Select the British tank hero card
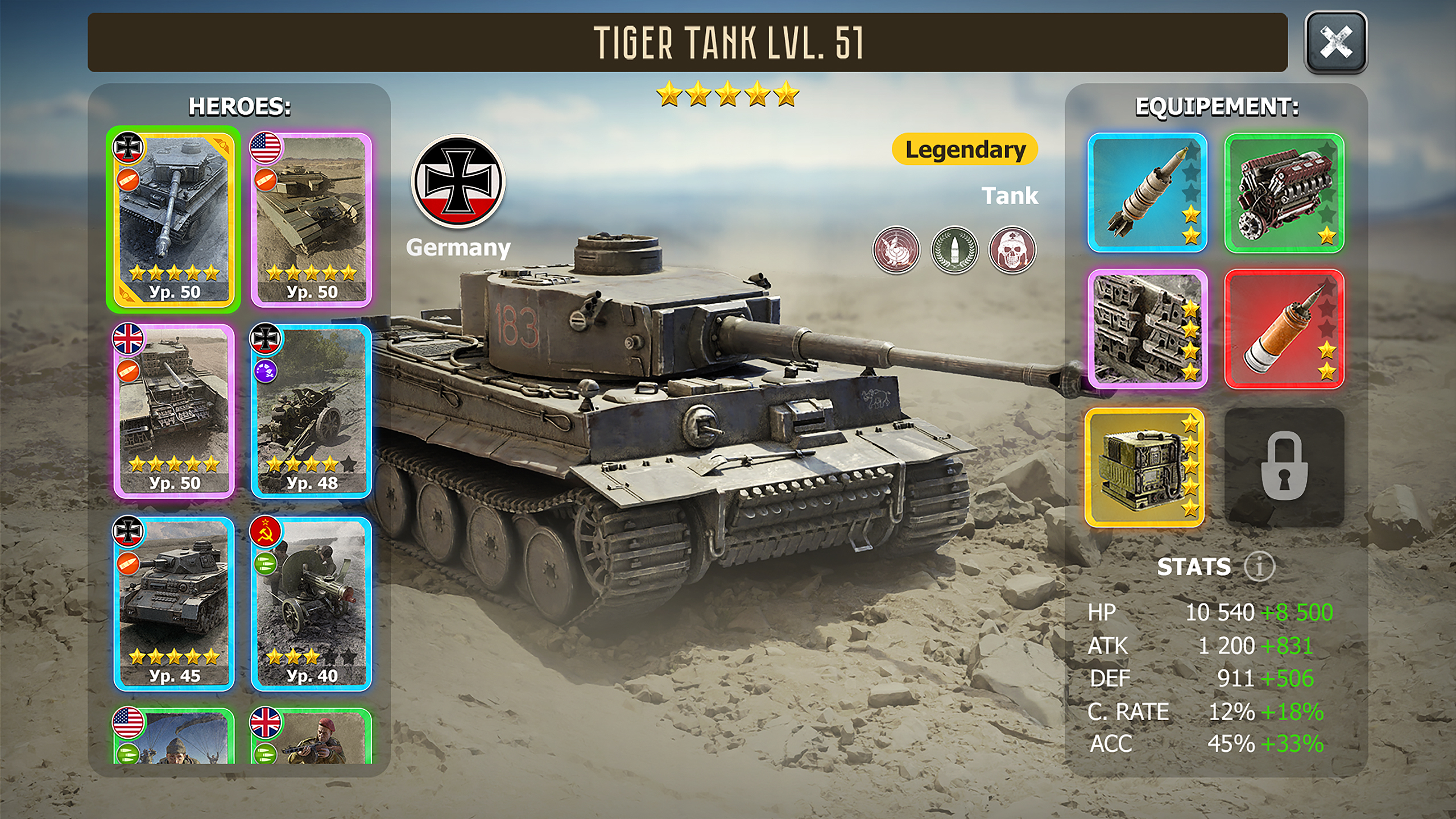The width and height of the screenshot is (1456, 819). coord(173,411)
